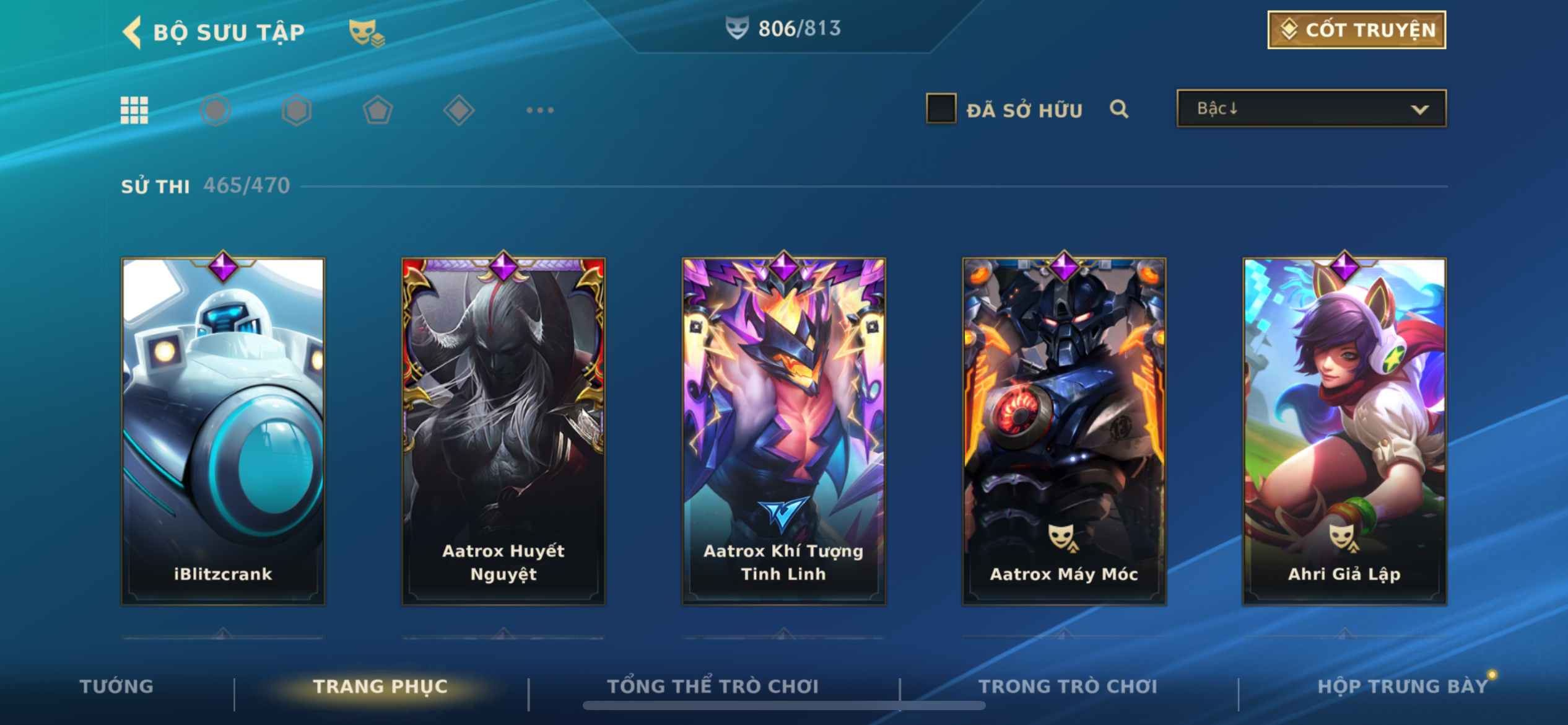Choose Aatrox Khí Tượng Tinh Linh card
1568x725 pixels.
coord(783,431)
